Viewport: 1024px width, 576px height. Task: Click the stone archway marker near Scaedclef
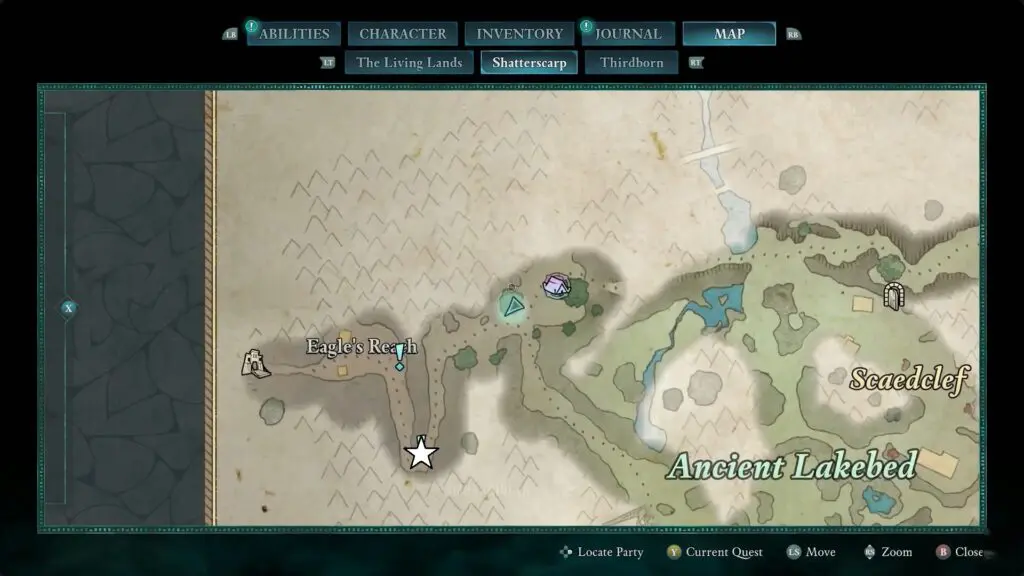[895, 296]
